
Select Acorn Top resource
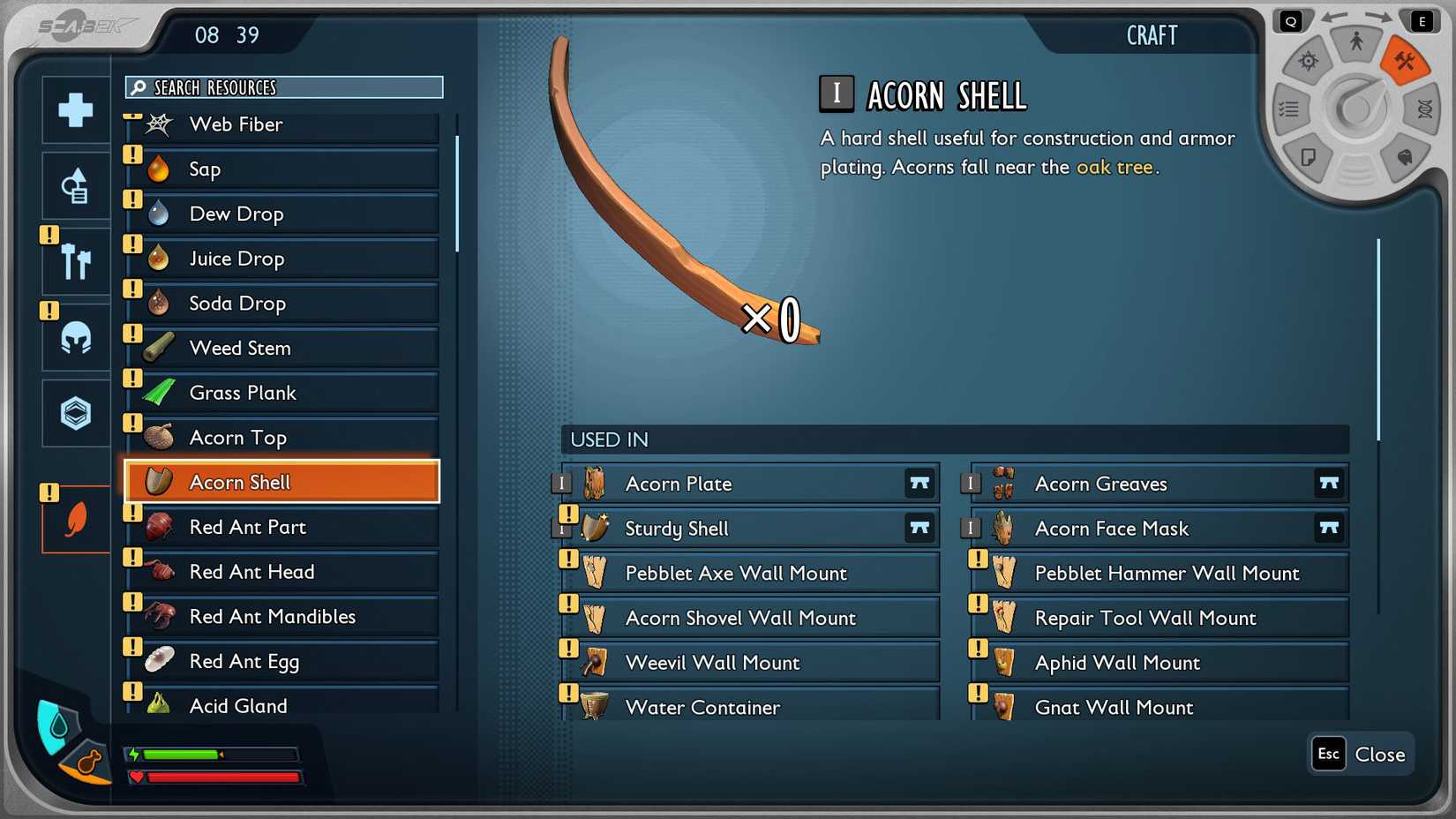[282, 438]
